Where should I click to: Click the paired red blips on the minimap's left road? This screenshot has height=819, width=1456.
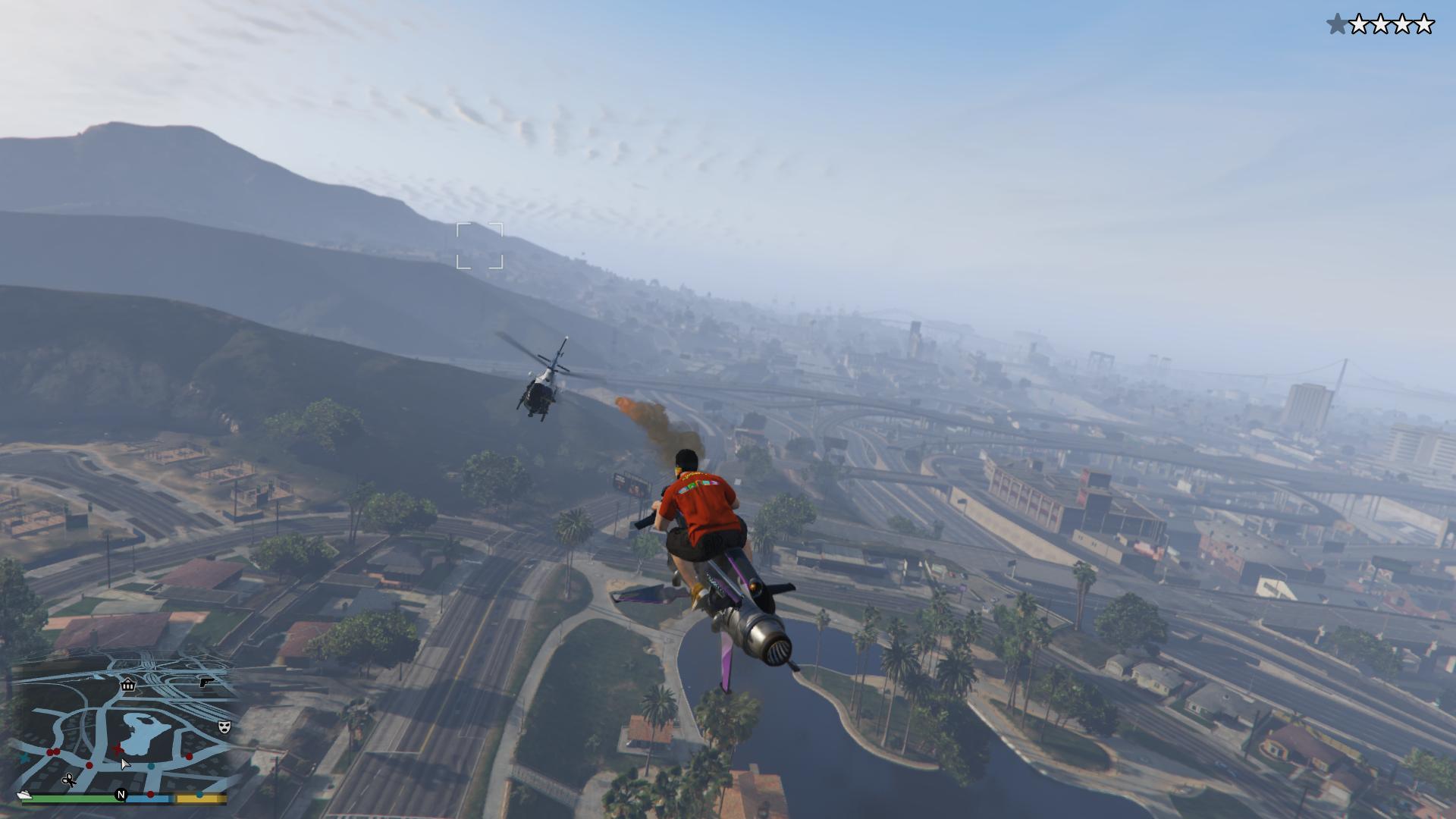pyautogui.click(x=52, y=752)
